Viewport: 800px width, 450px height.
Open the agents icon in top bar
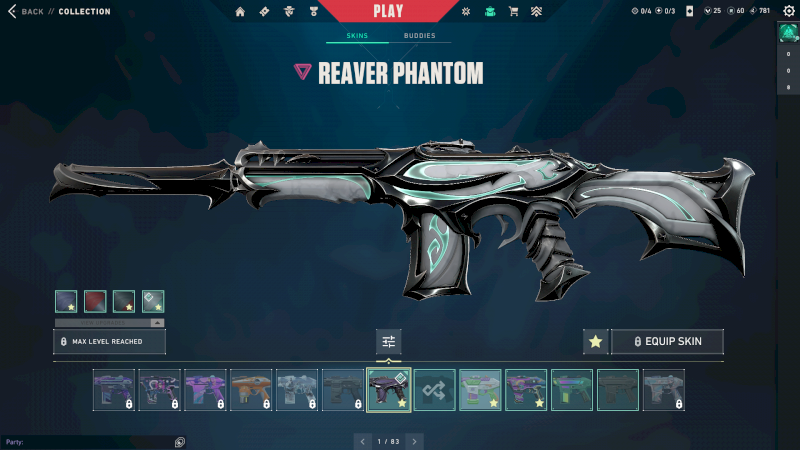pyautogui.click(x=289, y=12)
